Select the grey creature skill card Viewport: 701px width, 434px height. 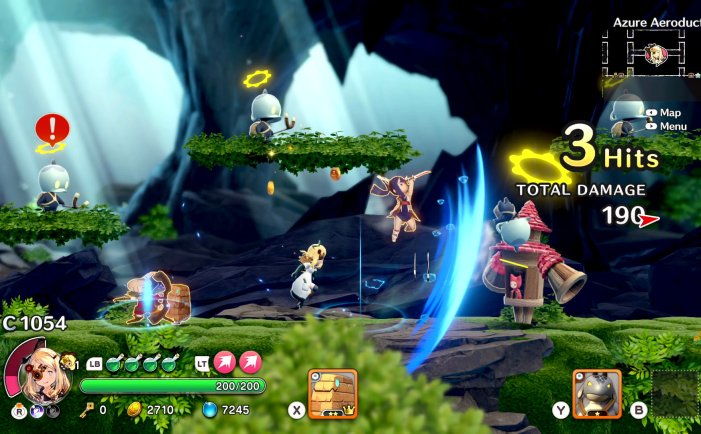click(x=597, y=393)
